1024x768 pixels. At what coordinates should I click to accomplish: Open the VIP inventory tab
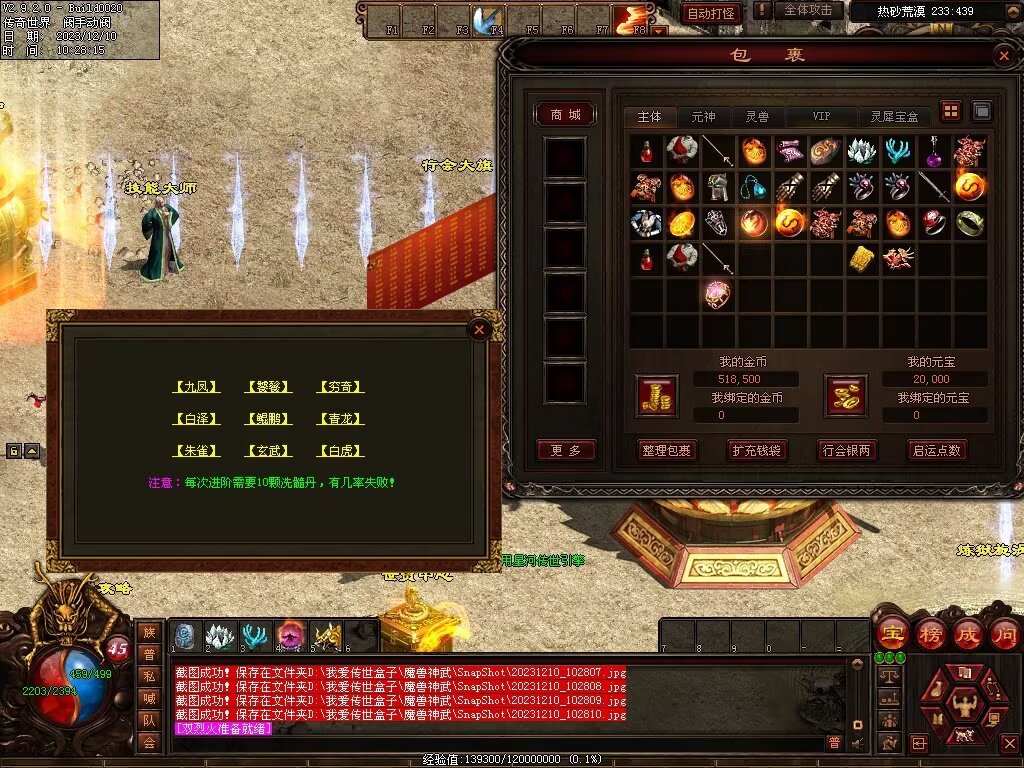click(x=821, y=117)
